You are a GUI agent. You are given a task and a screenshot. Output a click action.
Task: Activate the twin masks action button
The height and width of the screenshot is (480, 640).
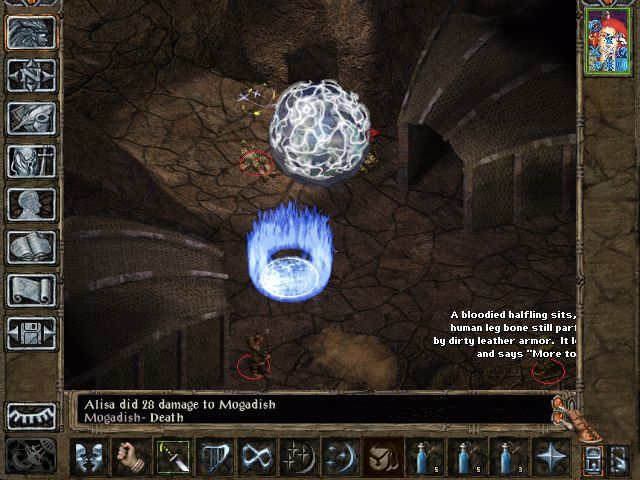[90, 456]
